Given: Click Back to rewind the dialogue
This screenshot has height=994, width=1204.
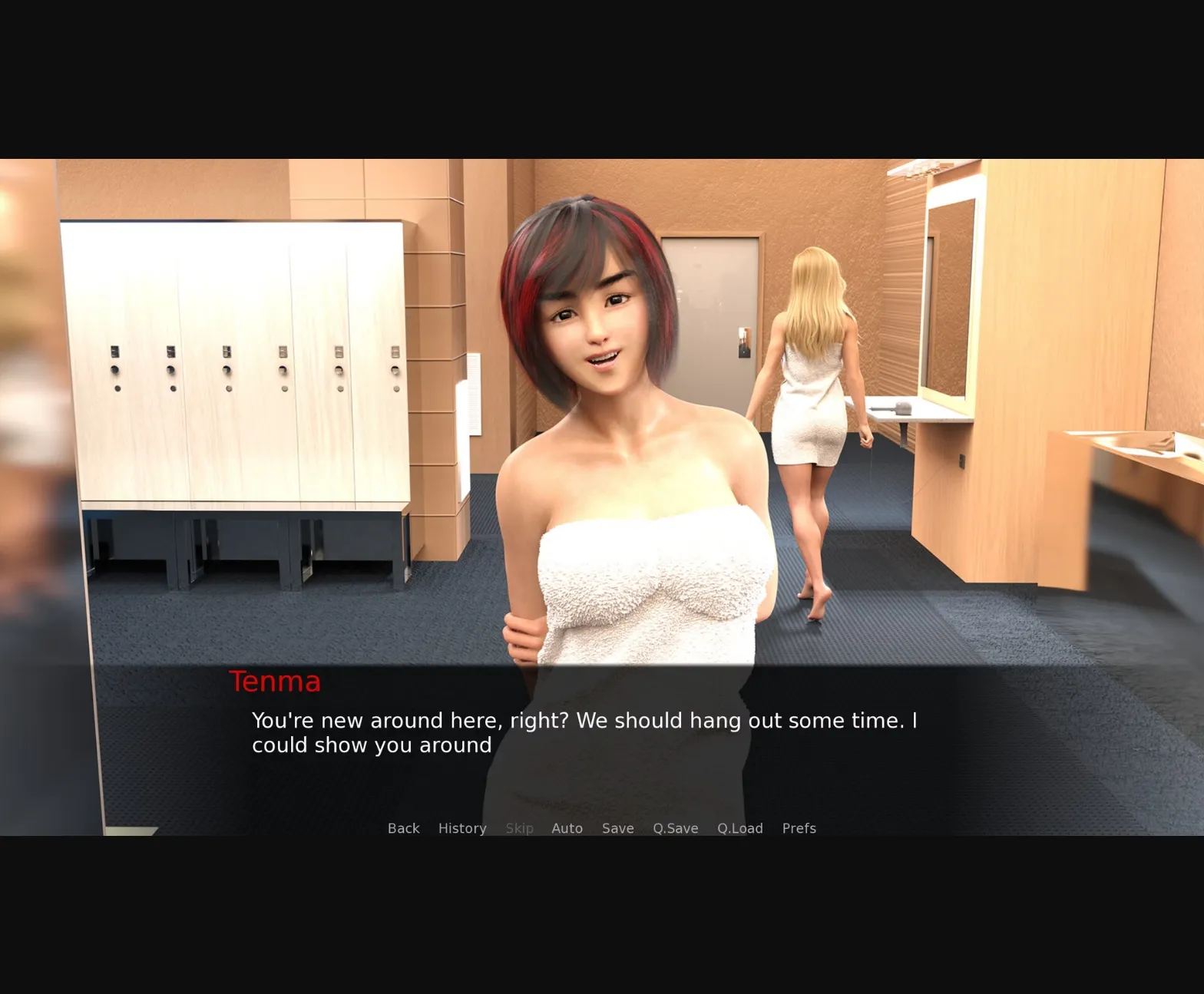Looking at the screenshot, I should pyautogui.click(x=403, y=828).
